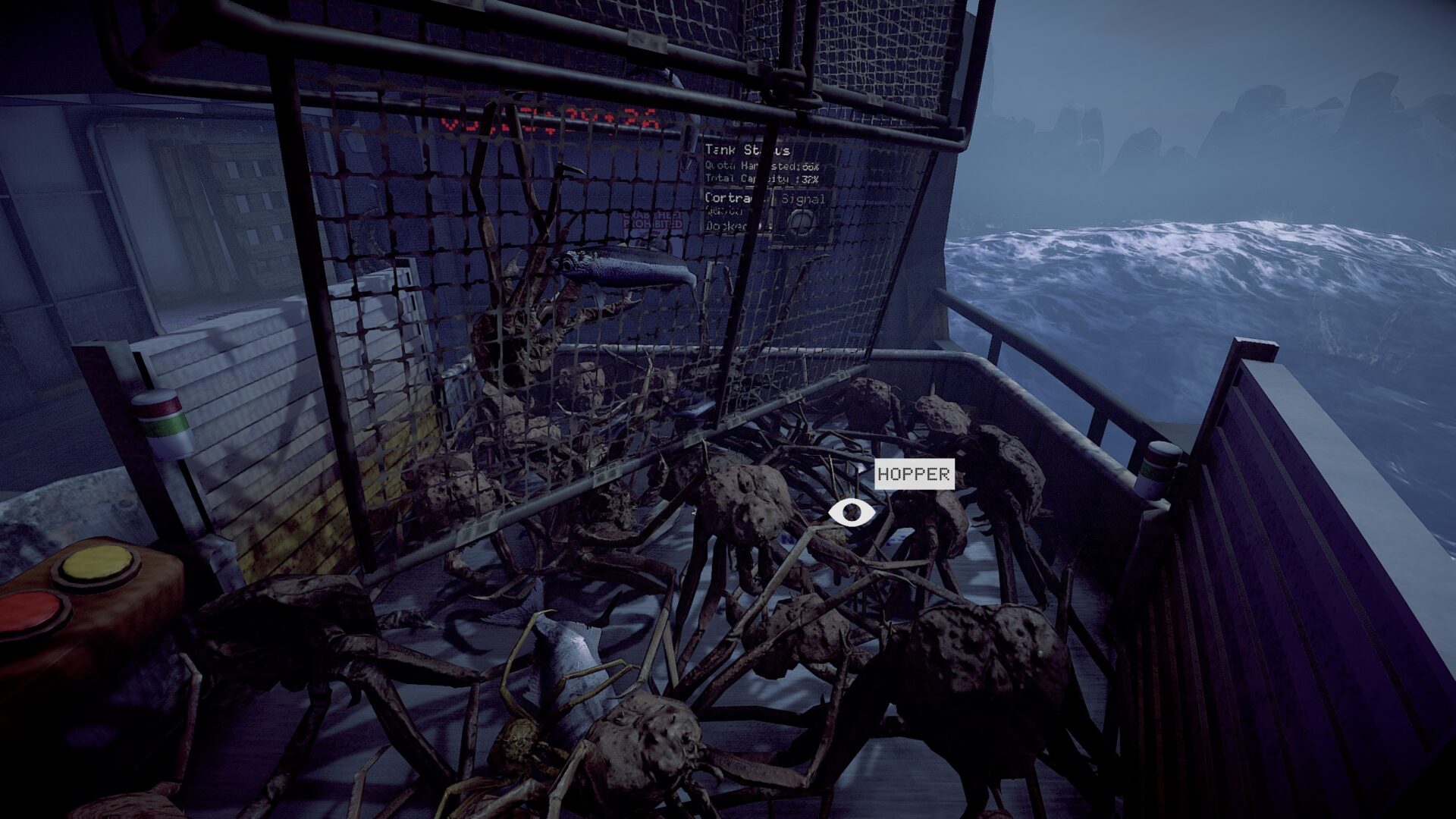Screen dimensions: 1456x819
Task: Click the eye inspect icon on the hopper
Action: [852, 513]
